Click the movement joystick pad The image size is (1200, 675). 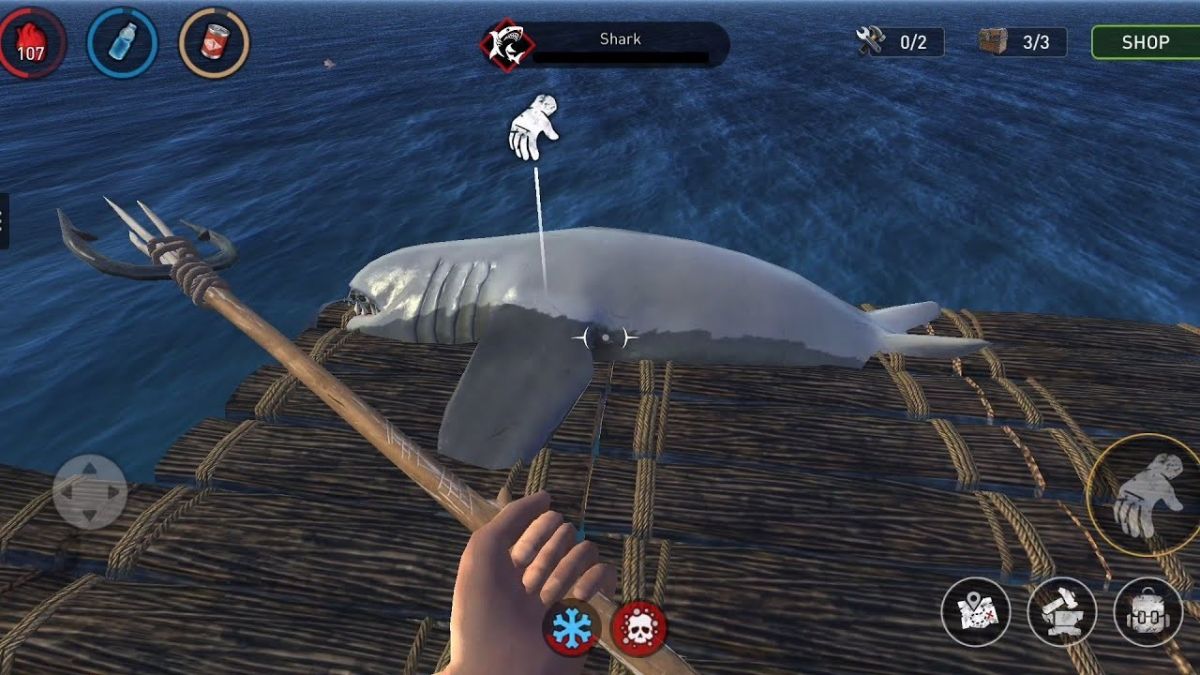pyautogui.click(x=90, y=491)
